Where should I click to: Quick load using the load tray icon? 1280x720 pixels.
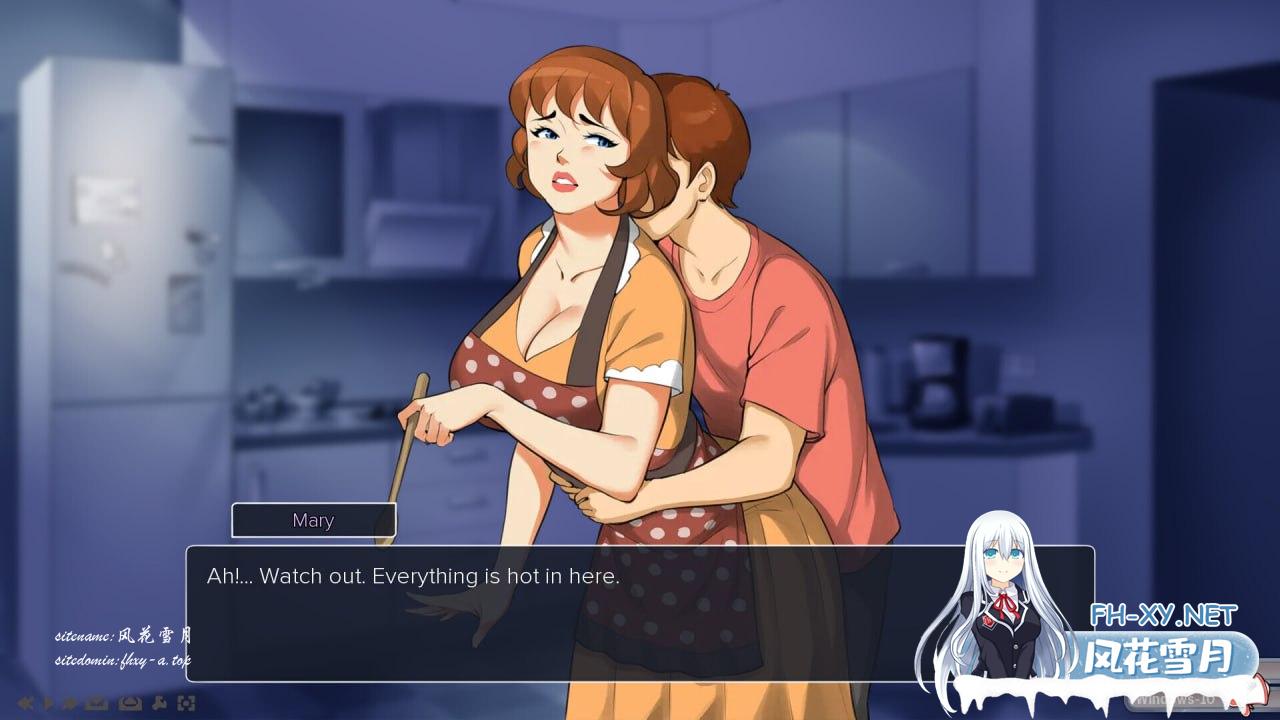tap(130, 703)
